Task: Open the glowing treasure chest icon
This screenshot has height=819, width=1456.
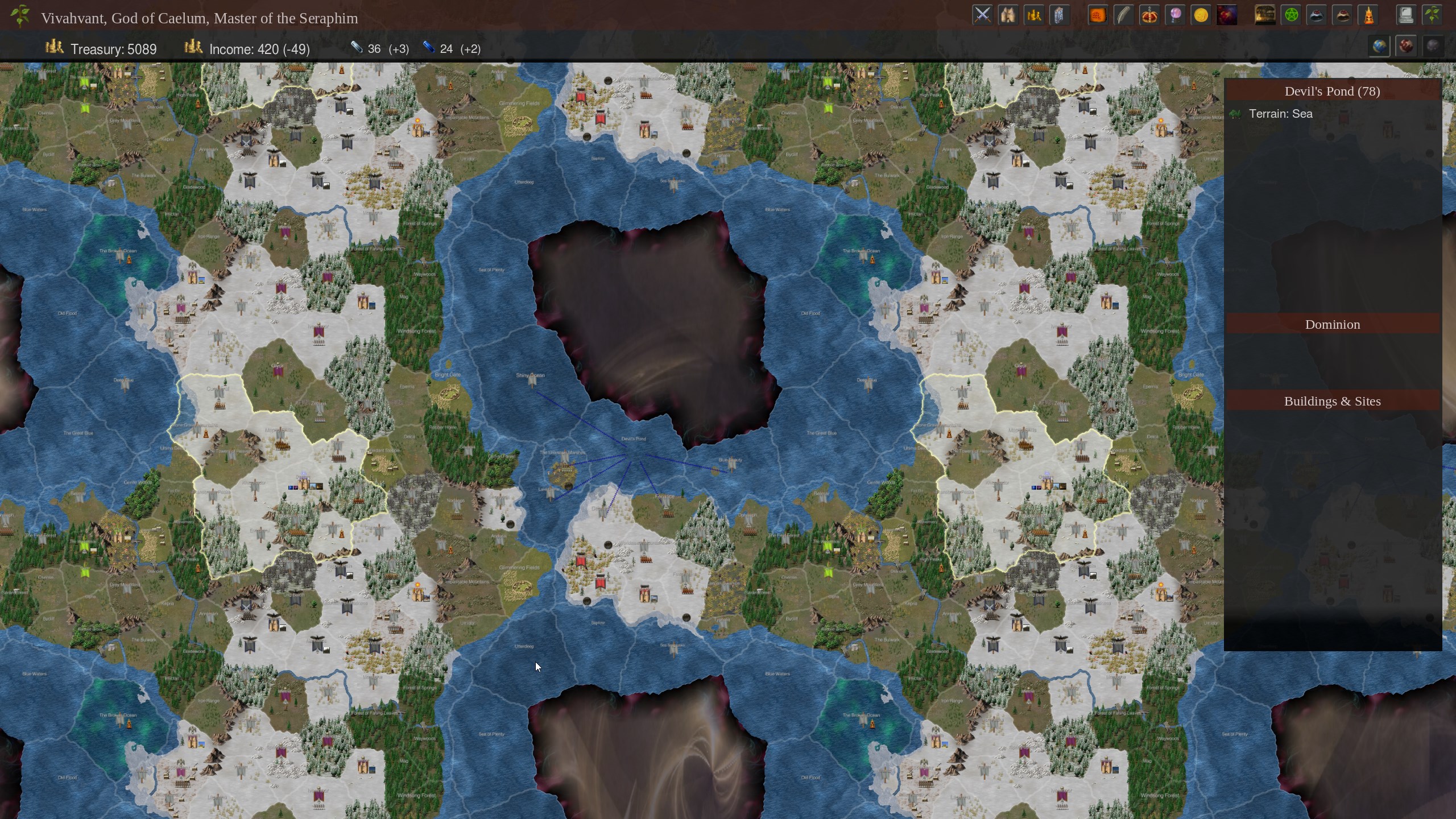Action: pos(1265,15)
